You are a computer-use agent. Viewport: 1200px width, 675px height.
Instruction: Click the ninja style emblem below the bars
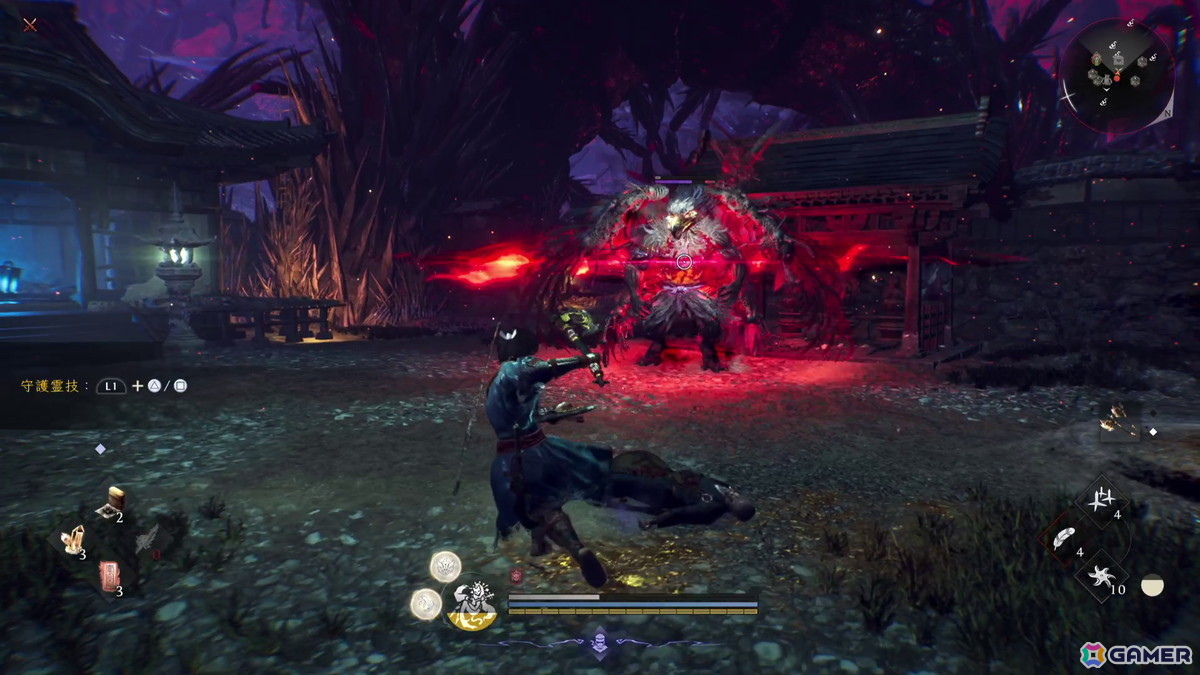[x=599, y=643]
